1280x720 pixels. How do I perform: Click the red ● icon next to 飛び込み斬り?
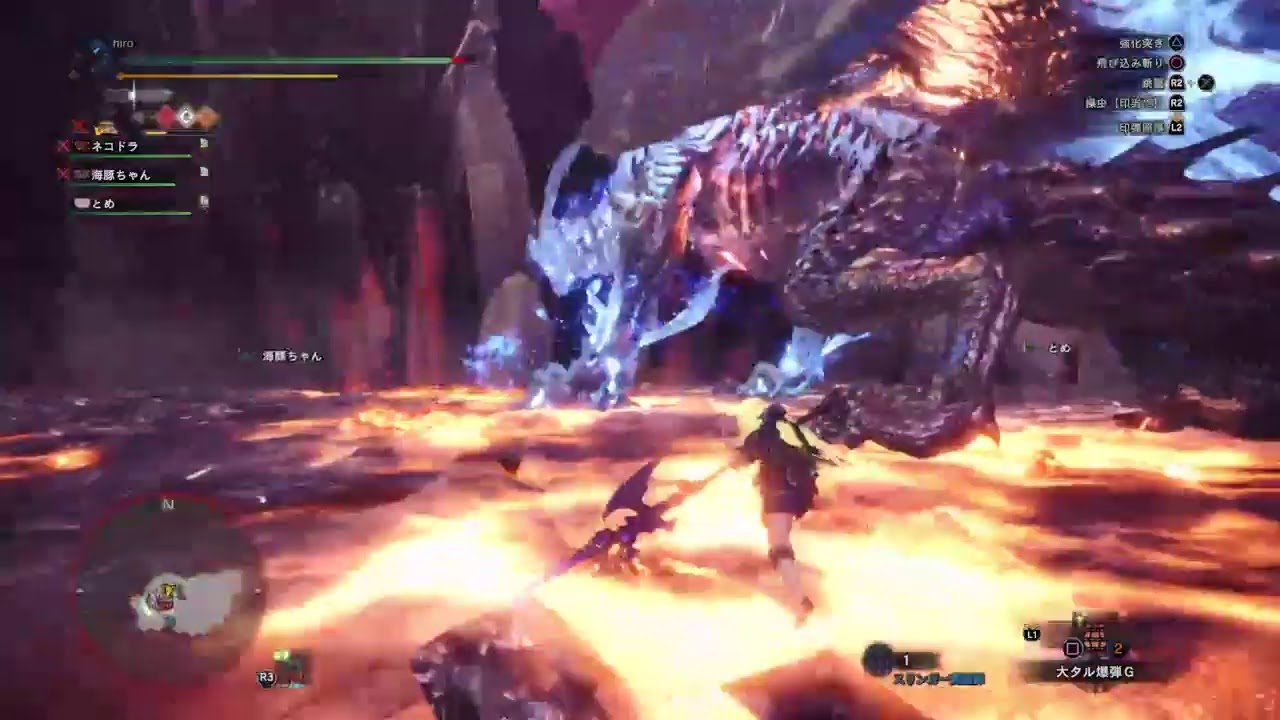coord(1178,63)
